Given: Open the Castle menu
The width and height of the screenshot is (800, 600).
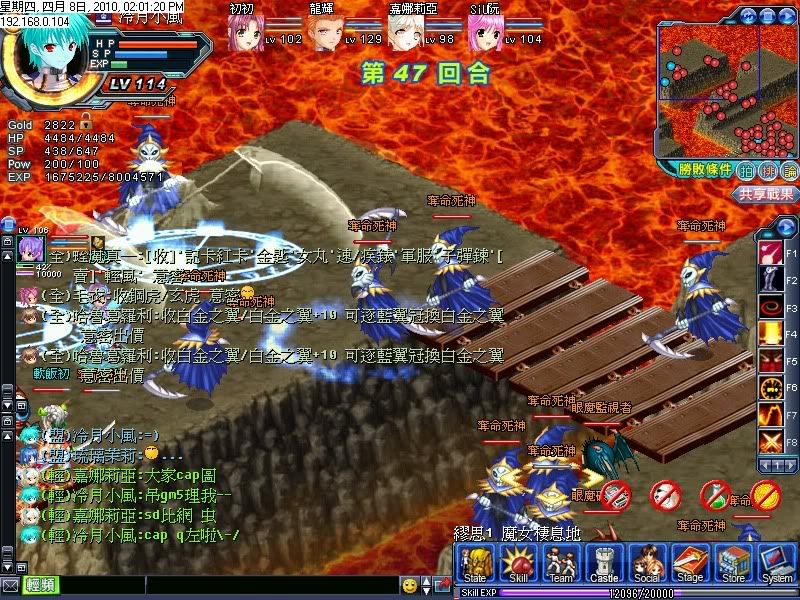Looking at the screenshot, I should [x=604, y=565].
